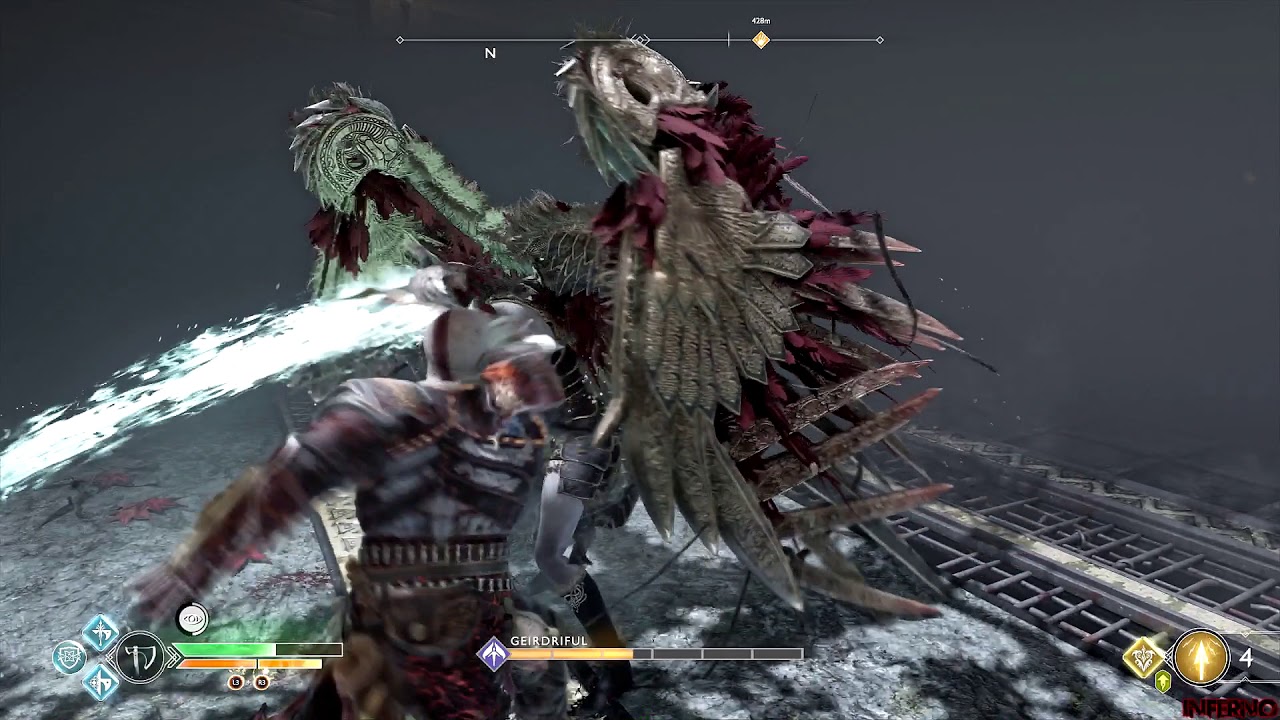This screenshot has height=720, width=1280.
Task: Select the golden arrow quiver icon
Action: click(x=1200, y=658)
